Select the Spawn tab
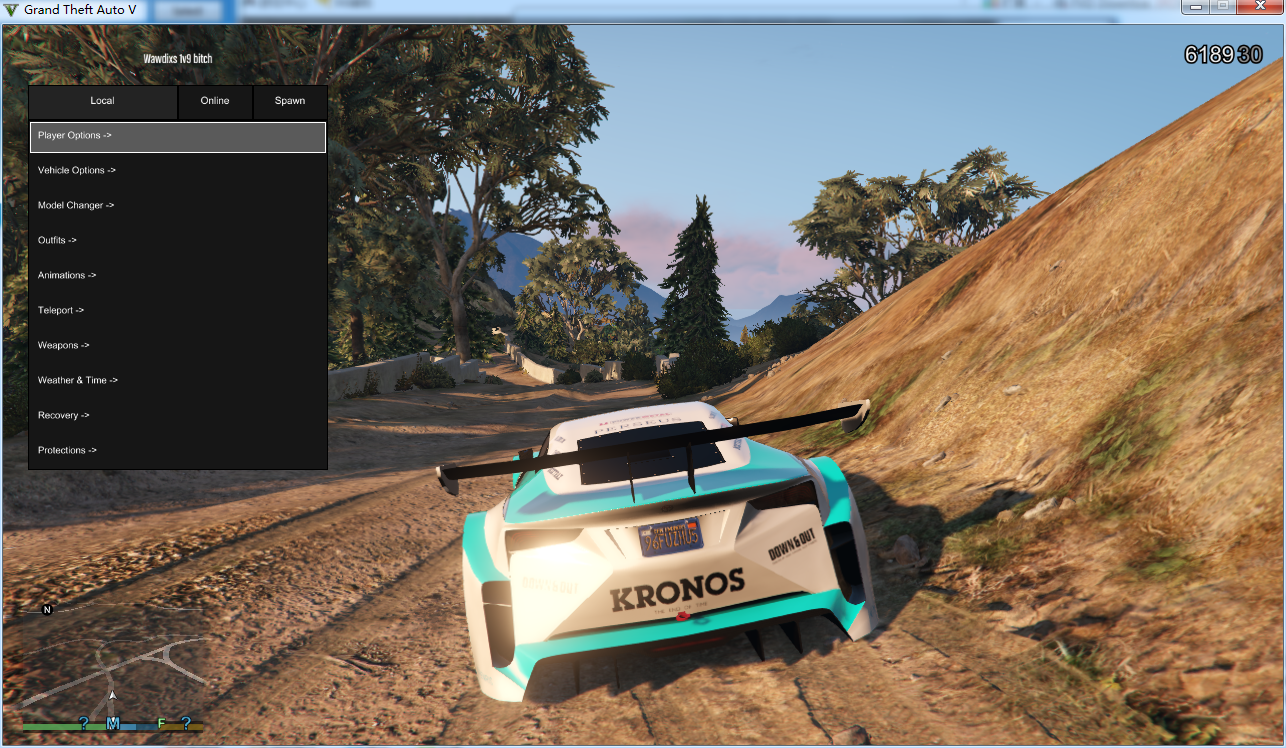The height and width of the screenshot is (748, 1286). click(290, 101)
